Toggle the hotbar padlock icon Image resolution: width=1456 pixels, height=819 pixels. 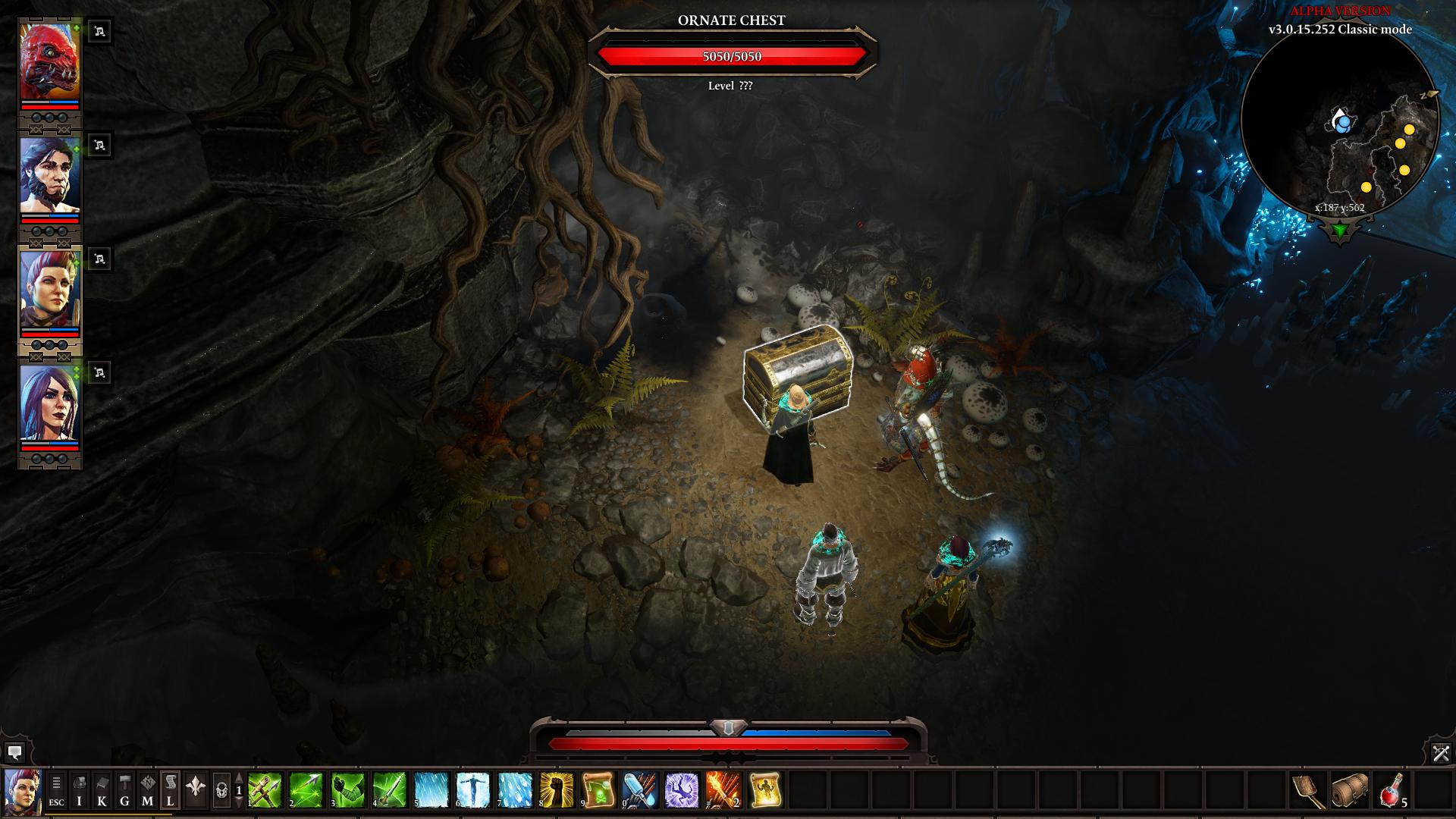[221, 790]
